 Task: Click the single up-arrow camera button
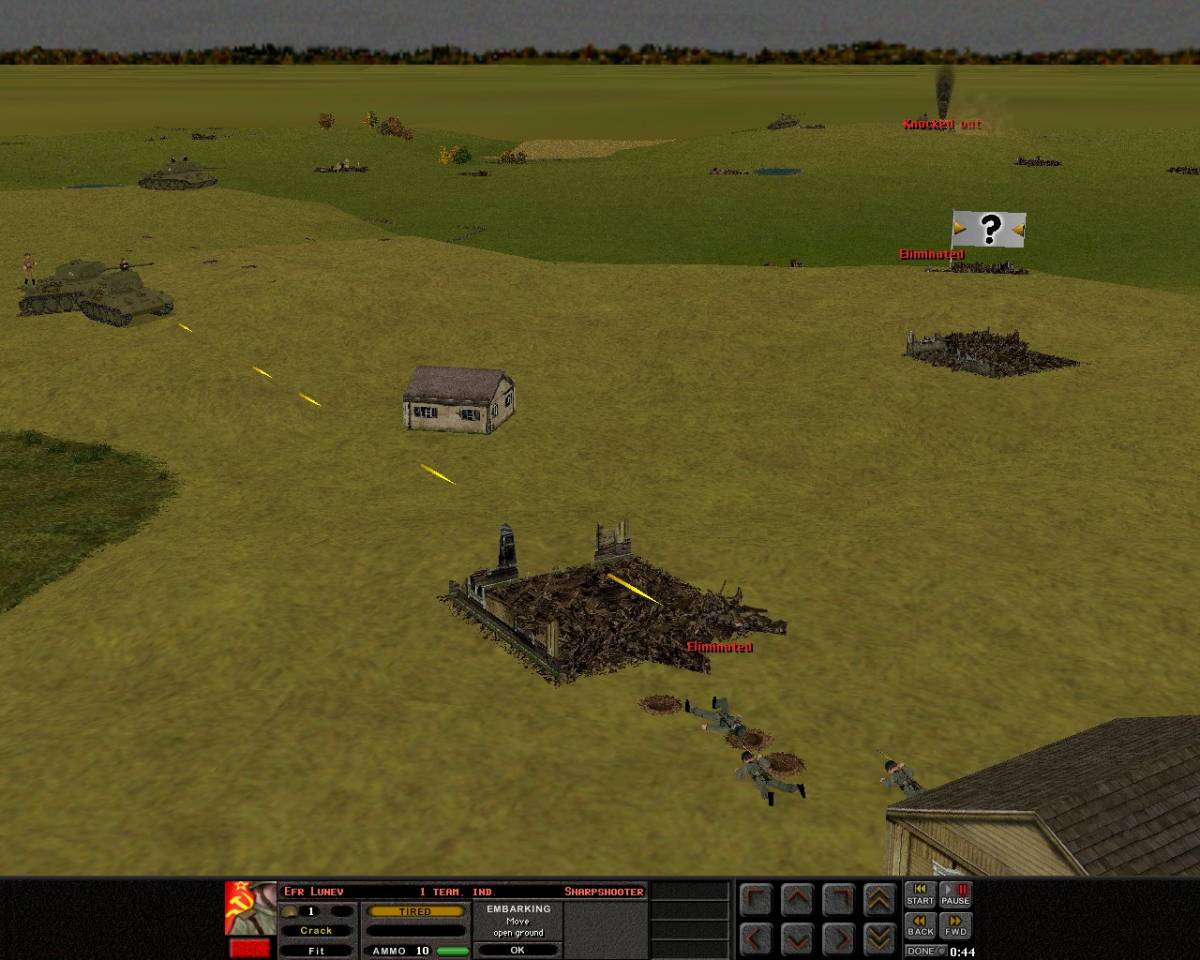click(797, 900)
